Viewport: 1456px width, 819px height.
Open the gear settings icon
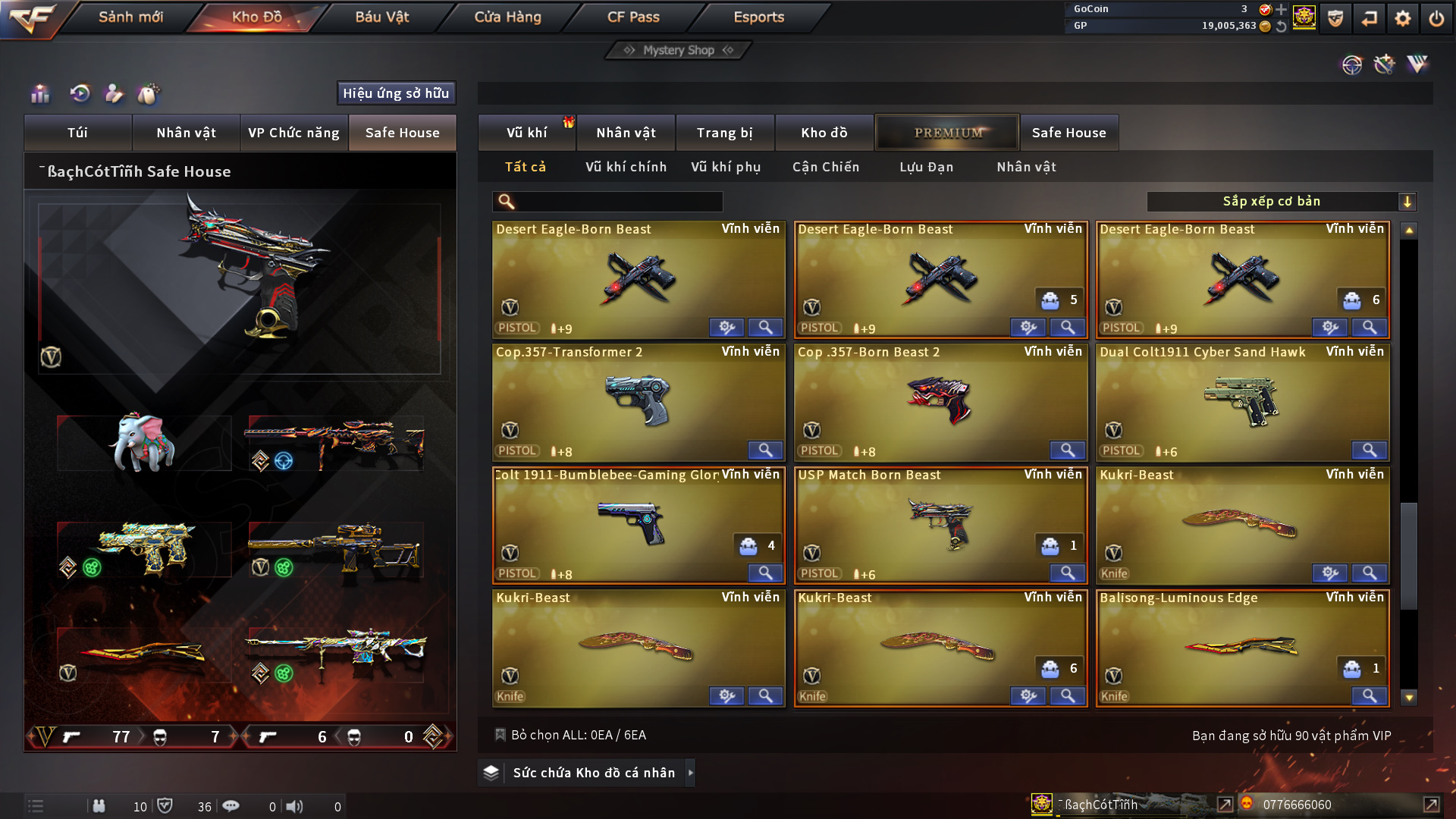pos(1402,18)
